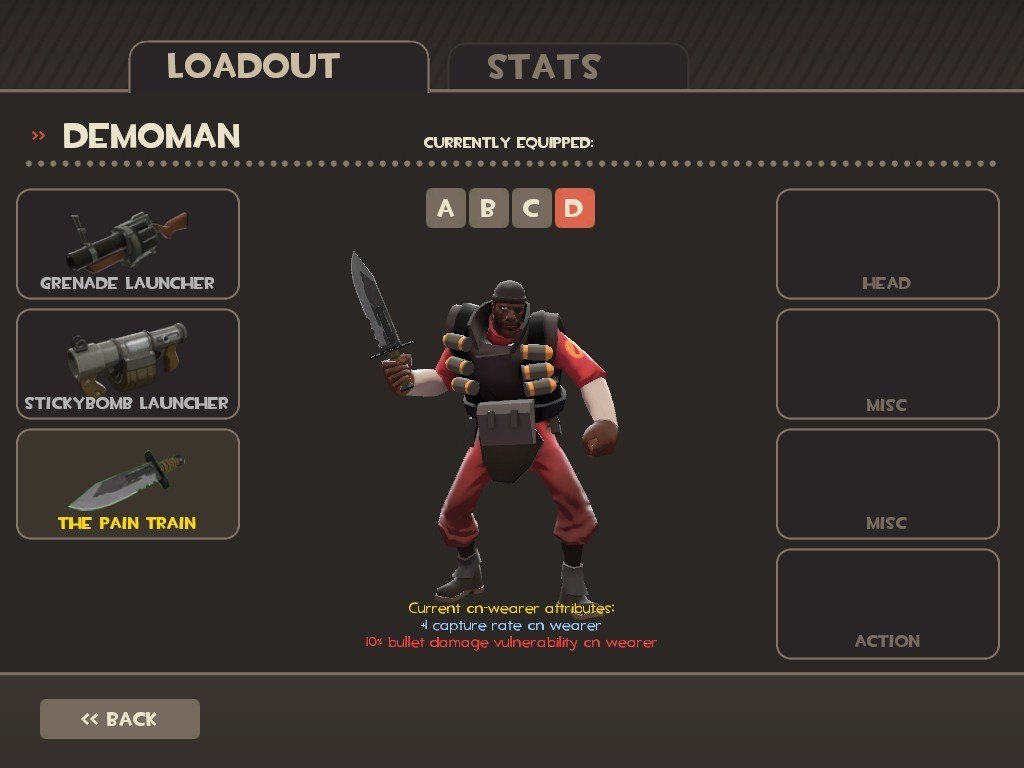1024x768 pixels.
Task: Switch to loadout preset B
Action: point(489,208)
